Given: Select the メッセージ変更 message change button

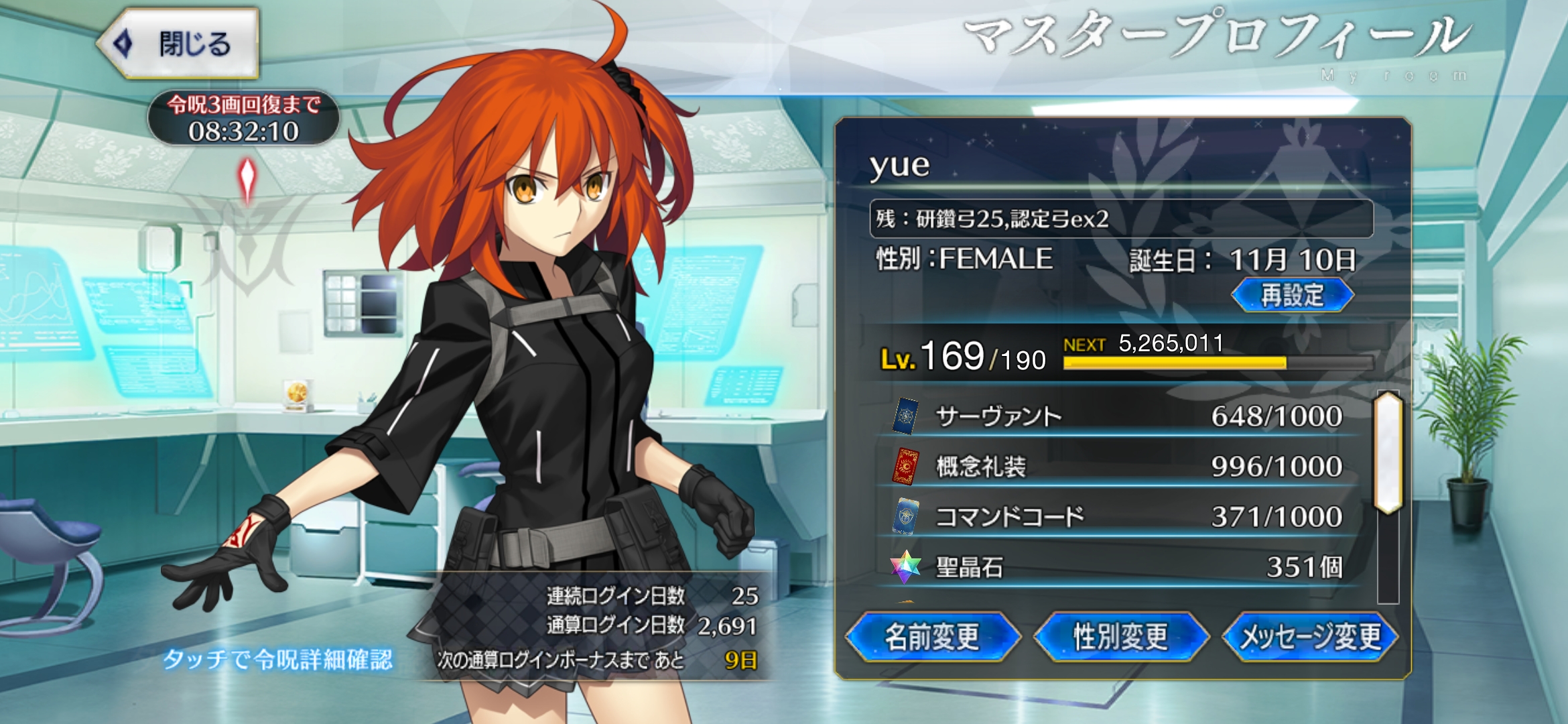Looking at the screenshot, I should (x=1310, y=637).
